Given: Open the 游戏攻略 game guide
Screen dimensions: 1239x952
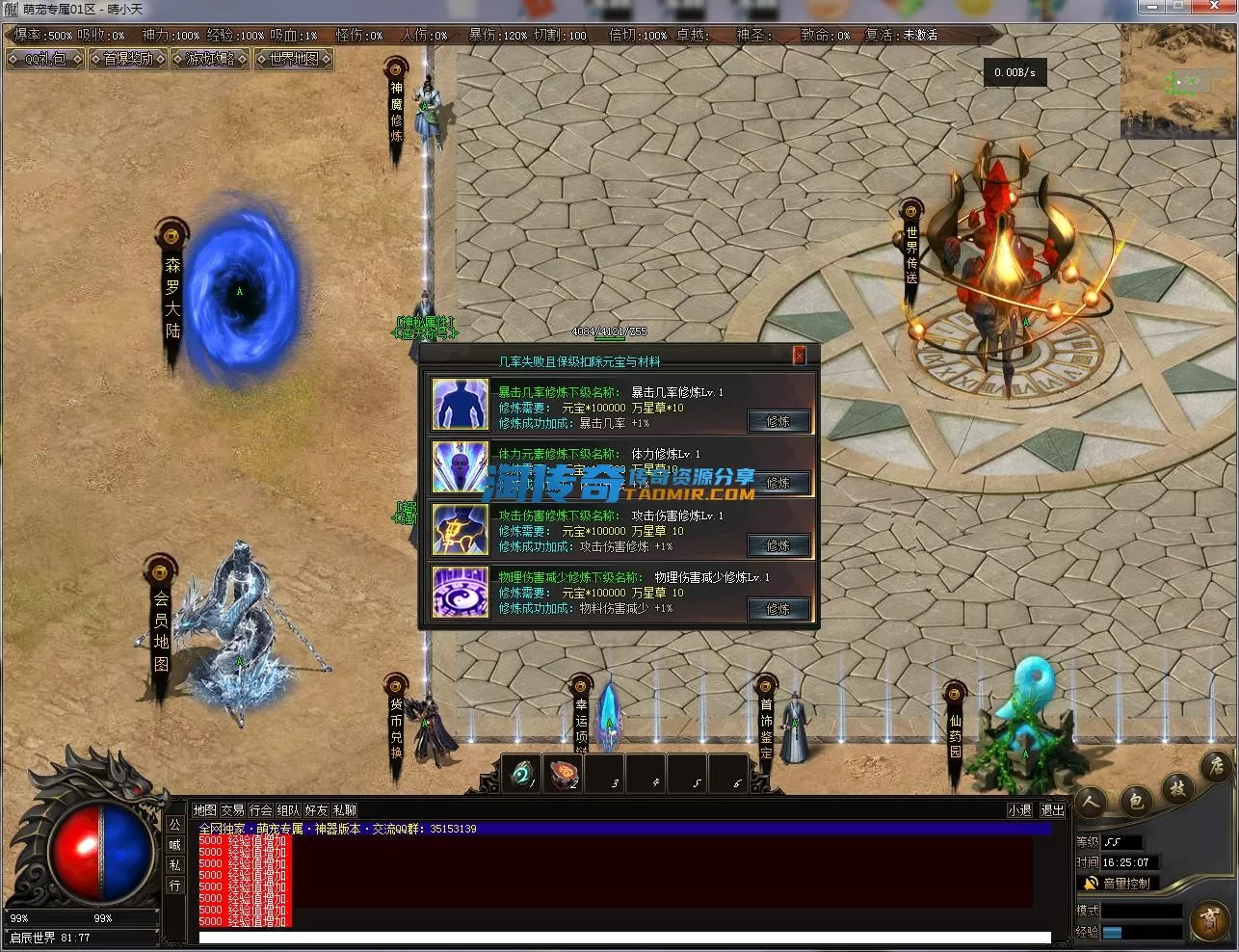Looking at the screenshot, I should [210, 59].
